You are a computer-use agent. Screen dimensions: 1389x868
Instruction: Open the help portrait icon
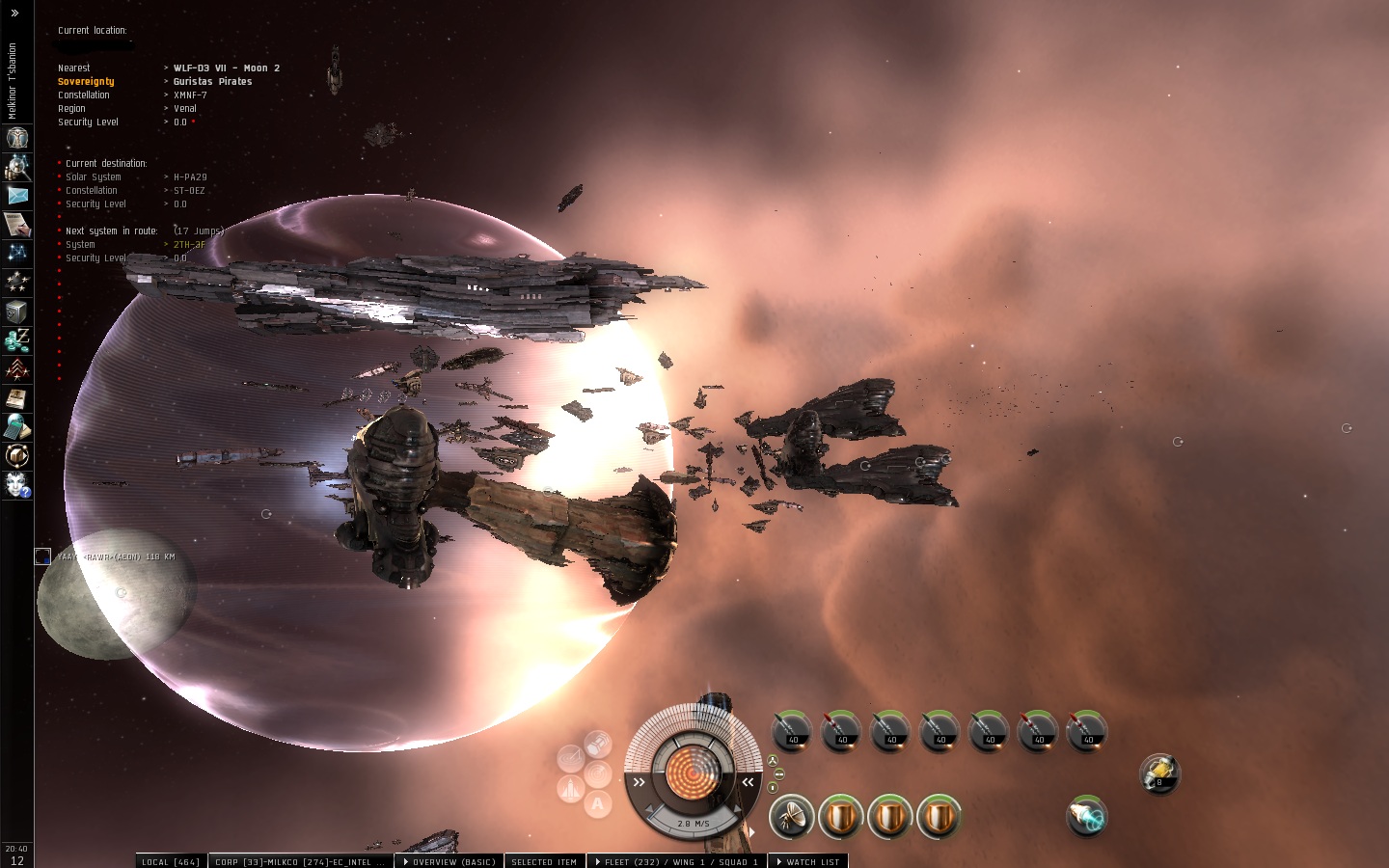[16, 484]
